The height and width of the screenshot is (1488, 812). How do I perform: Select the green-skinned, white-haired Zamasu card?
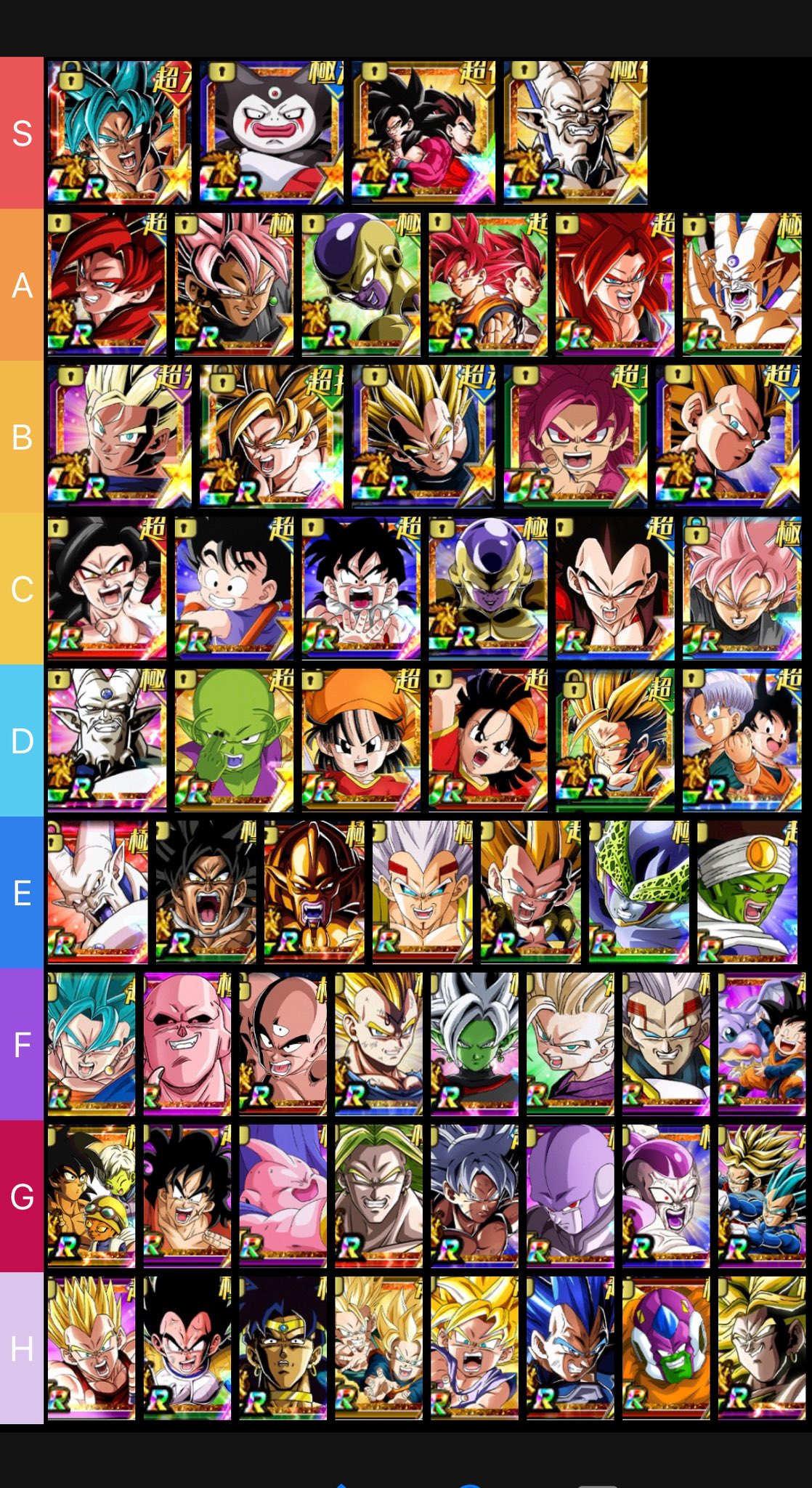(474, 1044)
